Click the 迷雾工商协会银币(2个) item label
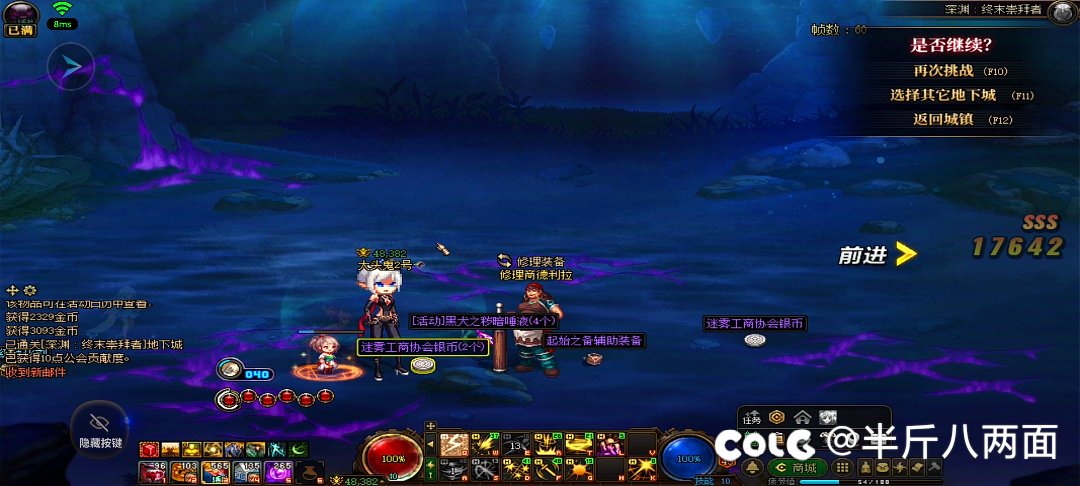Viewport: 1080px width, 486px height. 423,347
